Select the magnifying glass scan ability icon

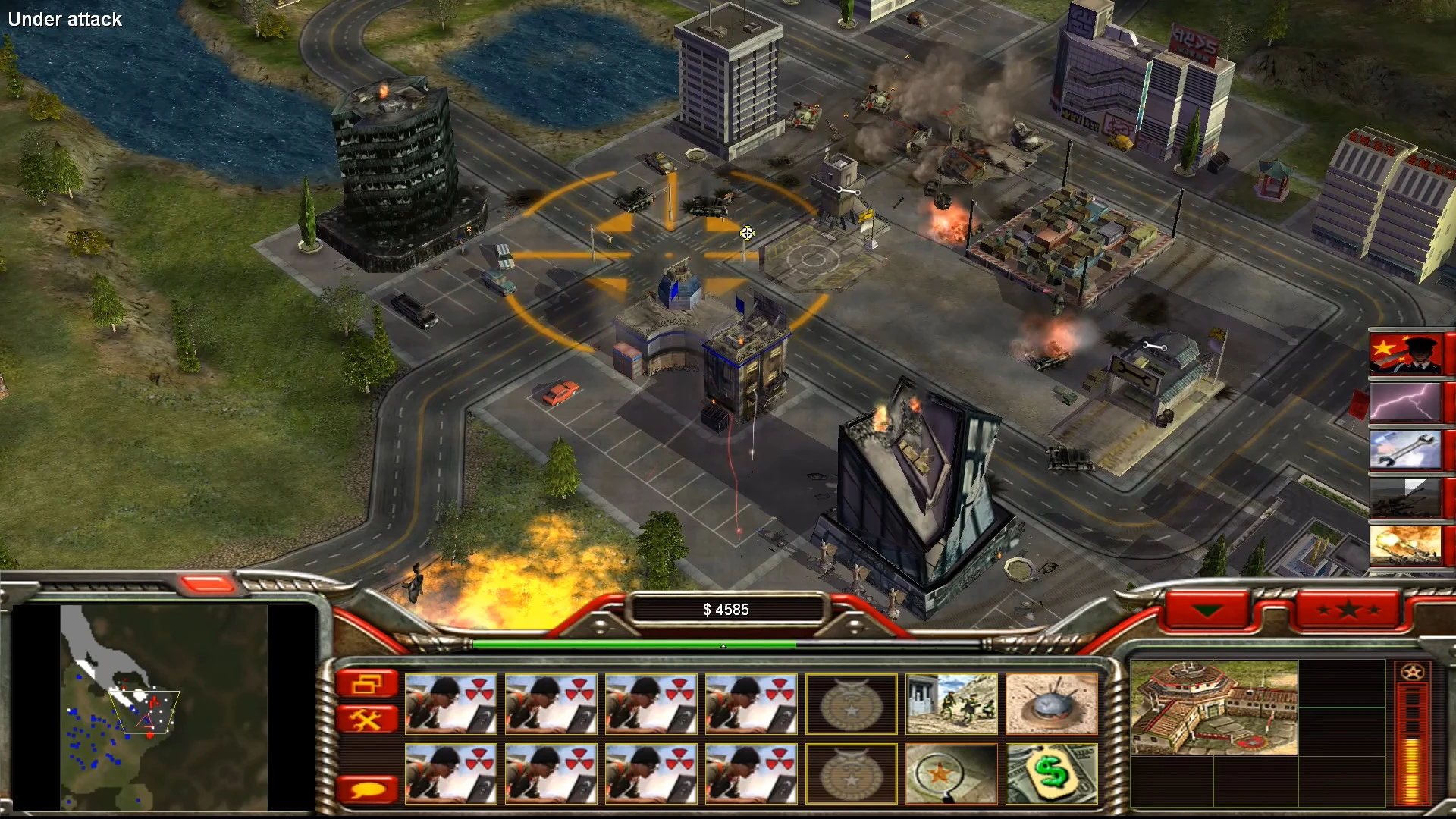[951, 773]
